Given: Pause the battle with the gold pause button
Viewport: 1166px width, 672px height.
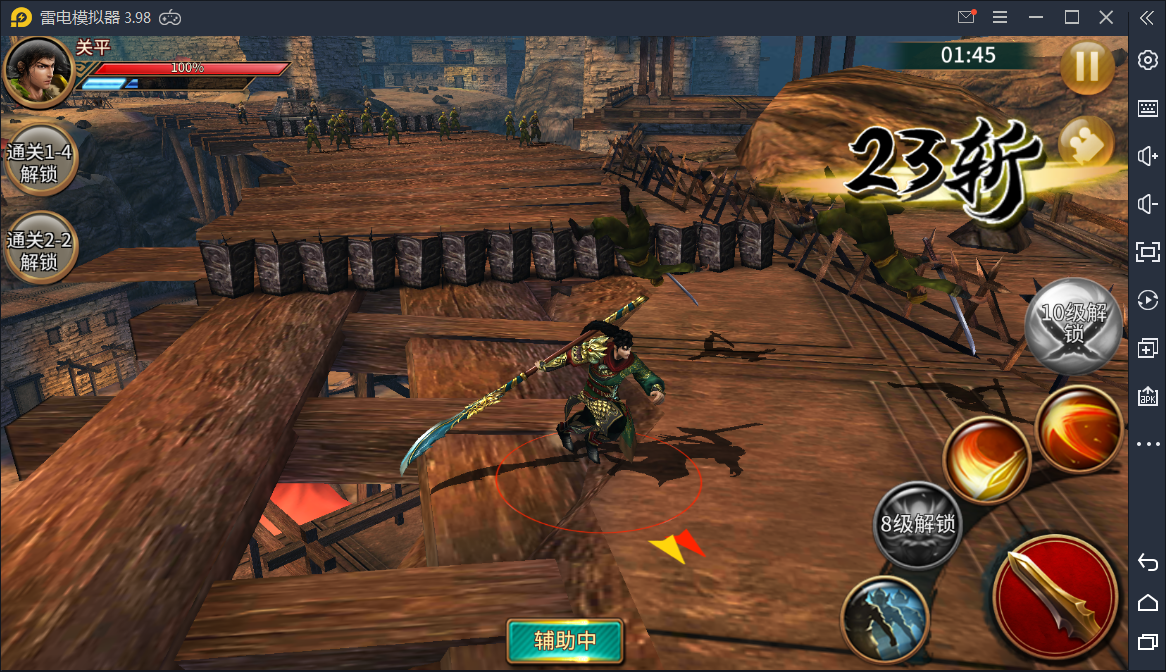Looking at the screenshot, I should (1087, 67).
